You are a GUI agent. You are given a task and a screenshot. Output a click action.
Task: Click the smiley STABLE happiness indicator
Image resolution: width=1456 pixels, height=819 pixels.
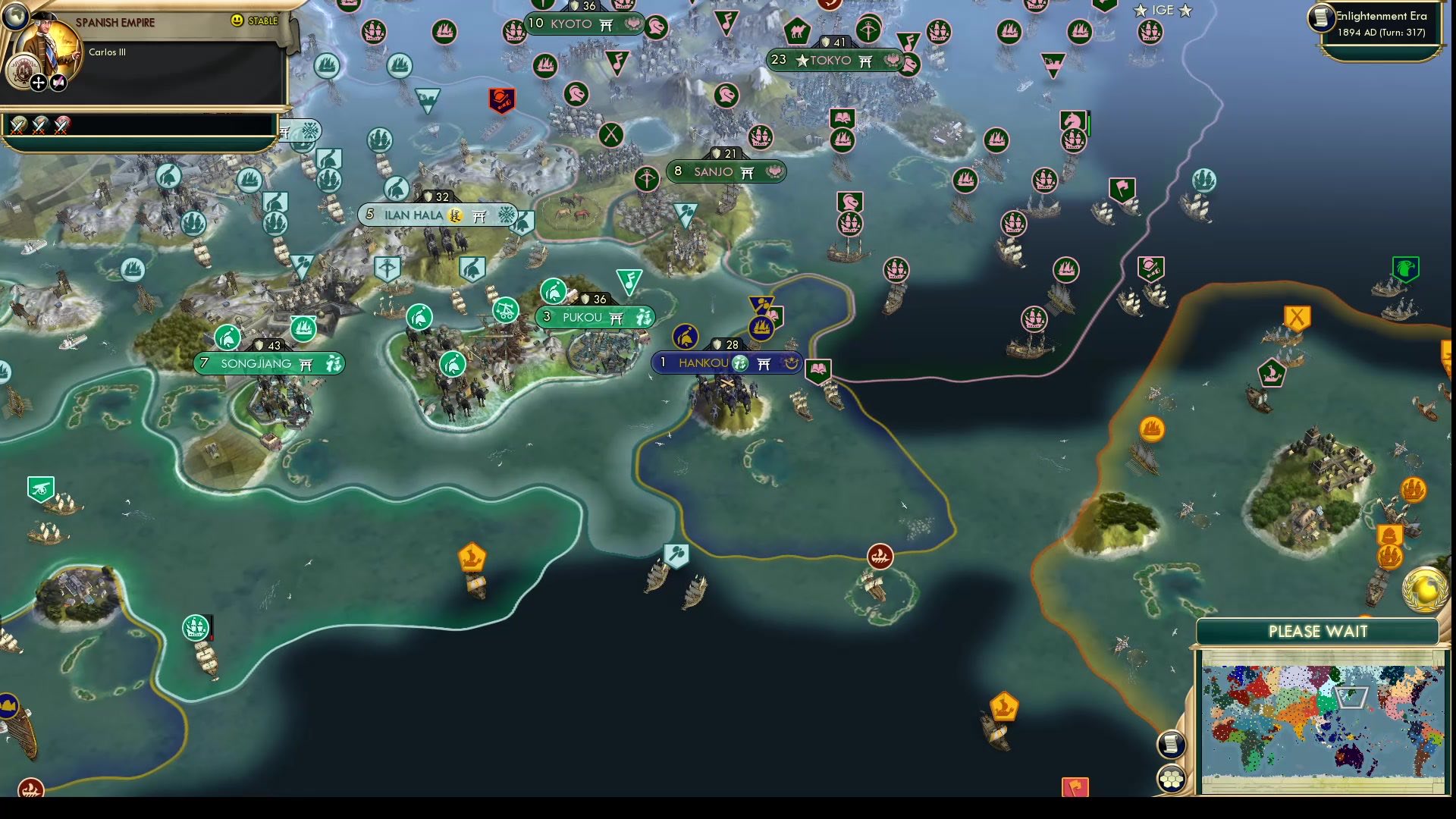tap(236, 21)
